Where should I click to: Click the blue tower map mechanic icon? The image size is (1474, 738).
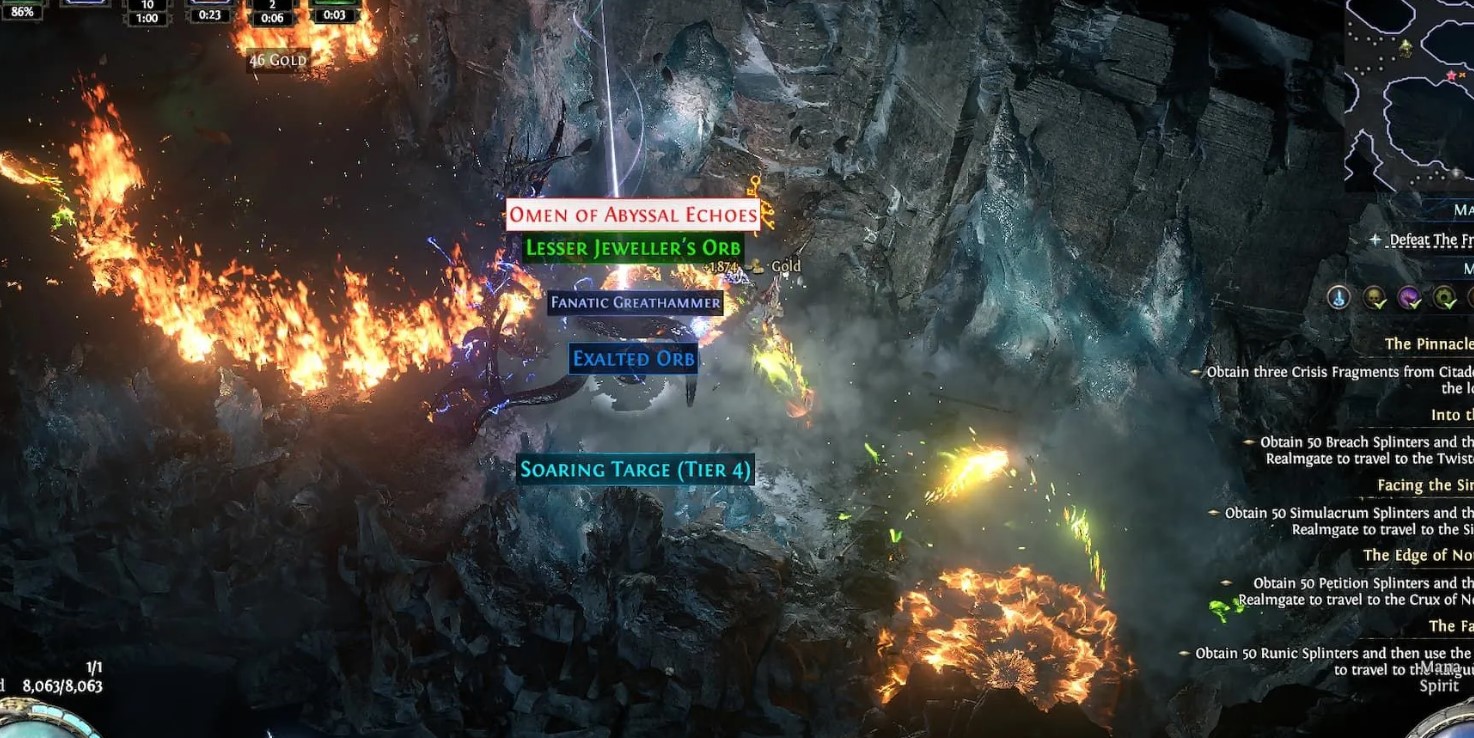click(1339, 297)
